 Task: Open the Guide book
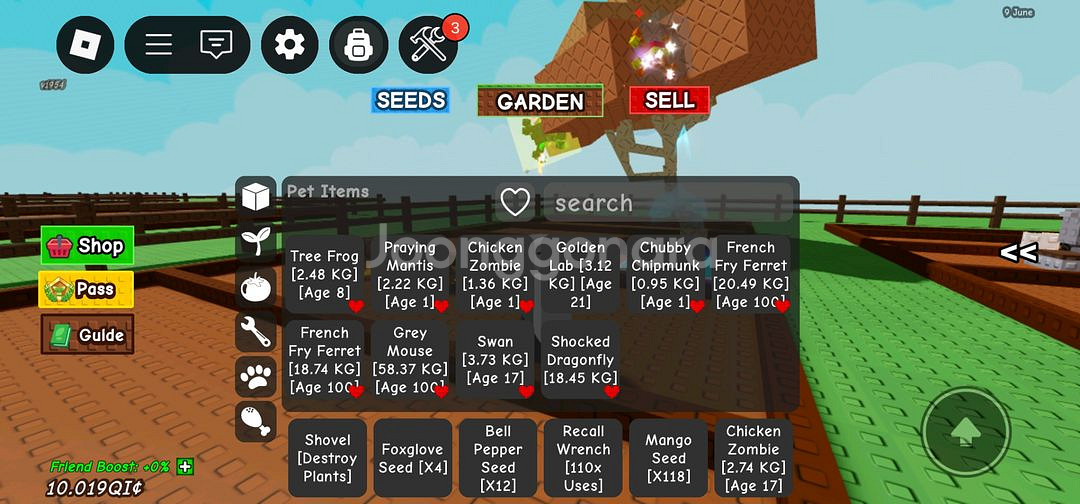87,335
